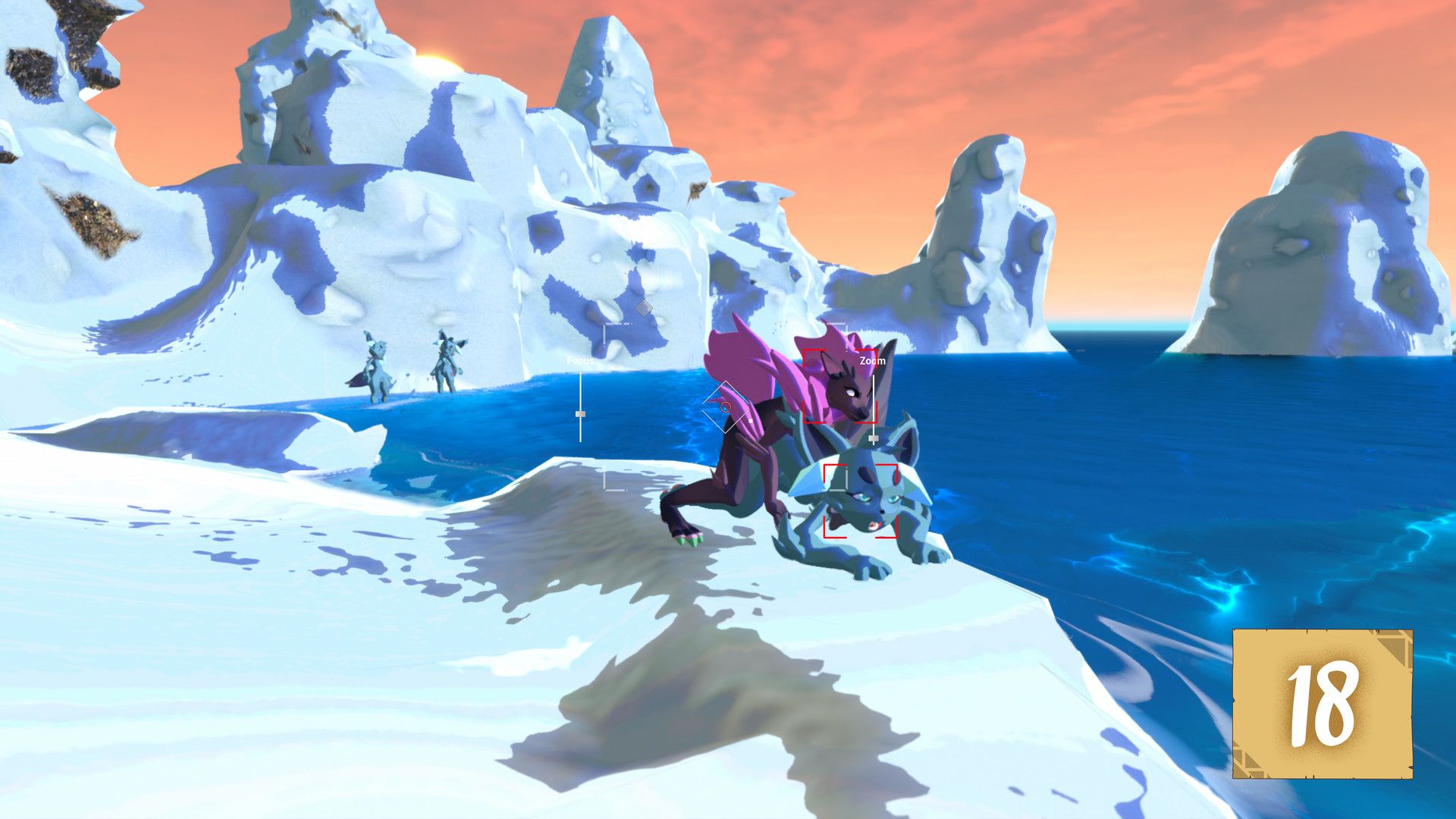Click the Focus slider handle
The width and height of the screenshot is (1456, 819).
click(580, 414)
